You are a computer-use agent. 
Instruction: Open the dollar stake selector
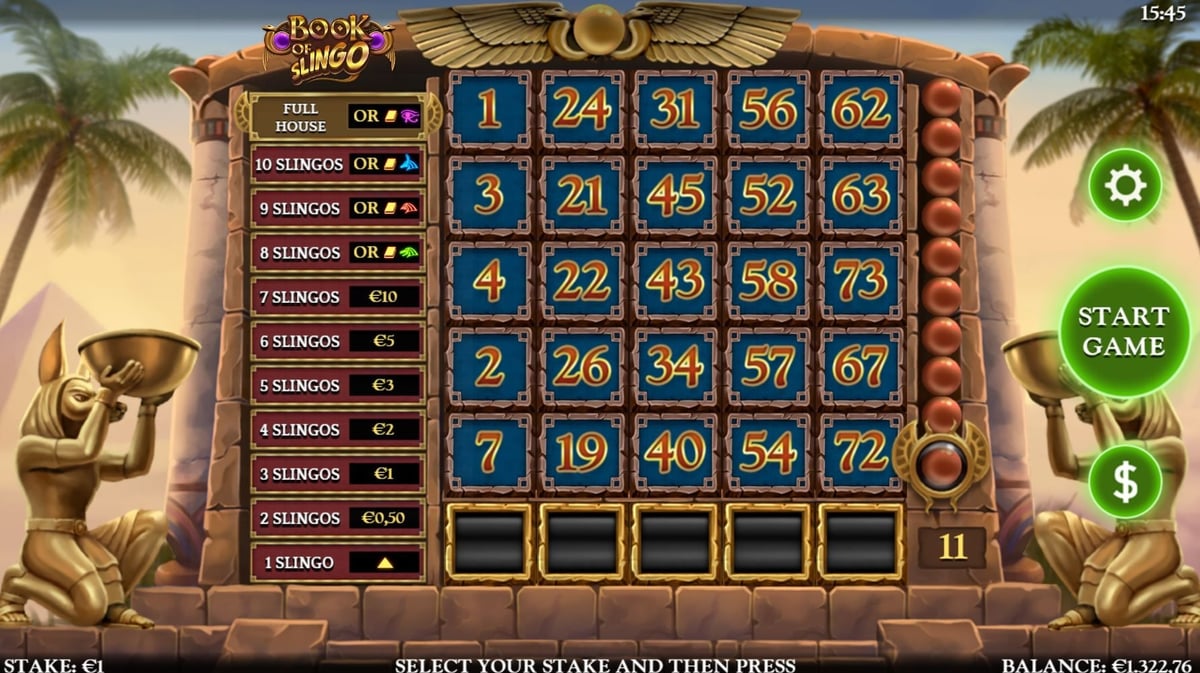click(1125, 482)
